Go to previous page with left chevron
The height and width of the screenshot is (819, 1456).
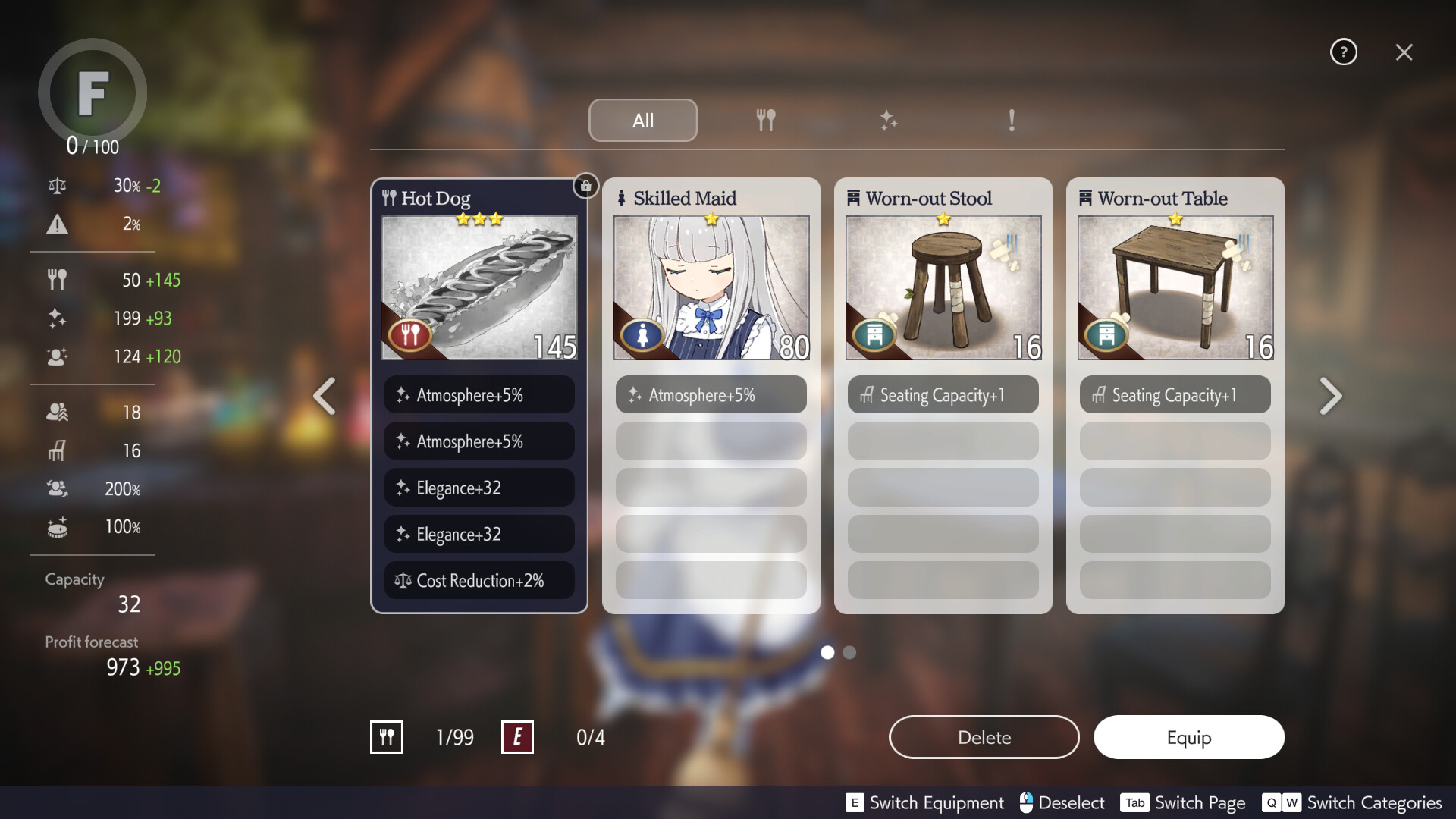pyautogui.click(x=324, y=395)
